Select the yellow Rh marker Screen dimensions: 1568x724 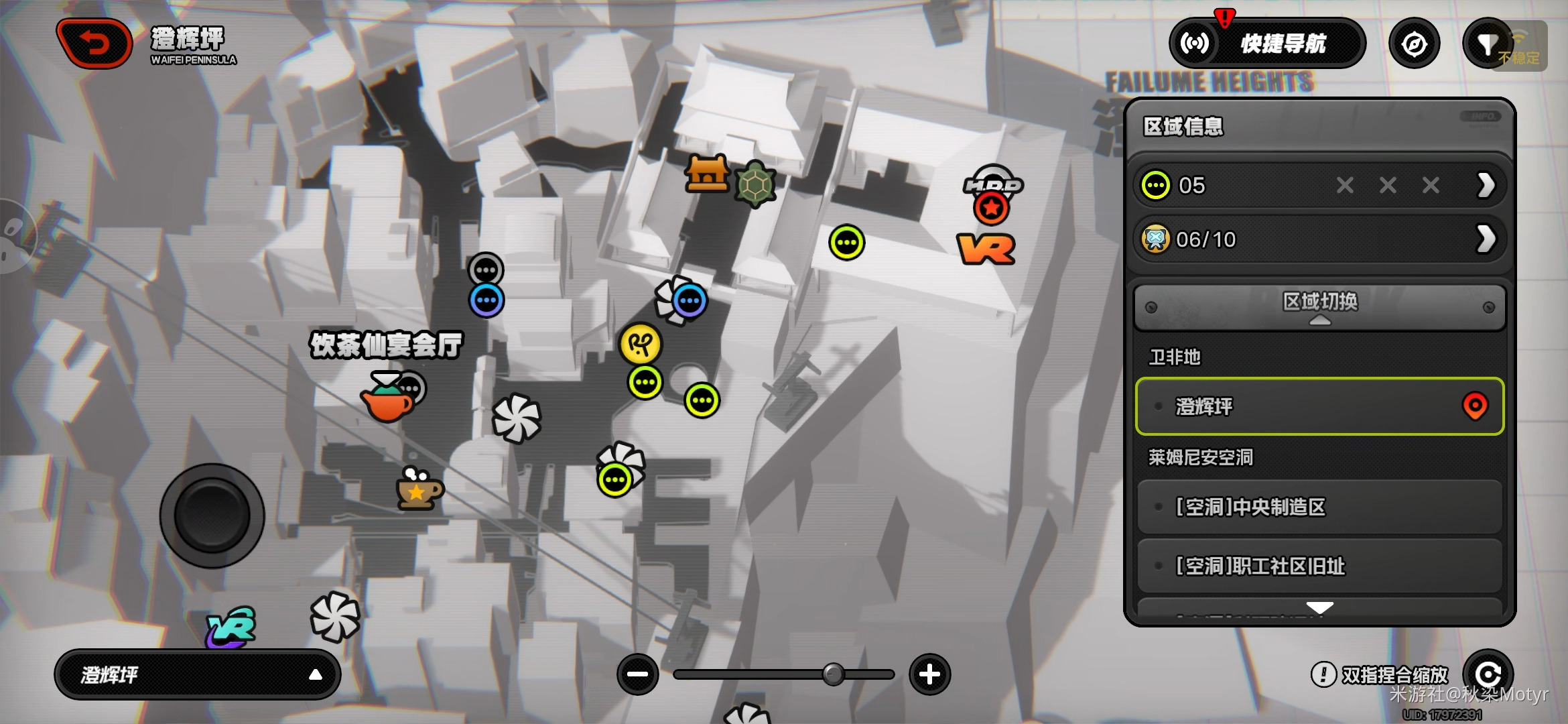[x=641, y=345]
